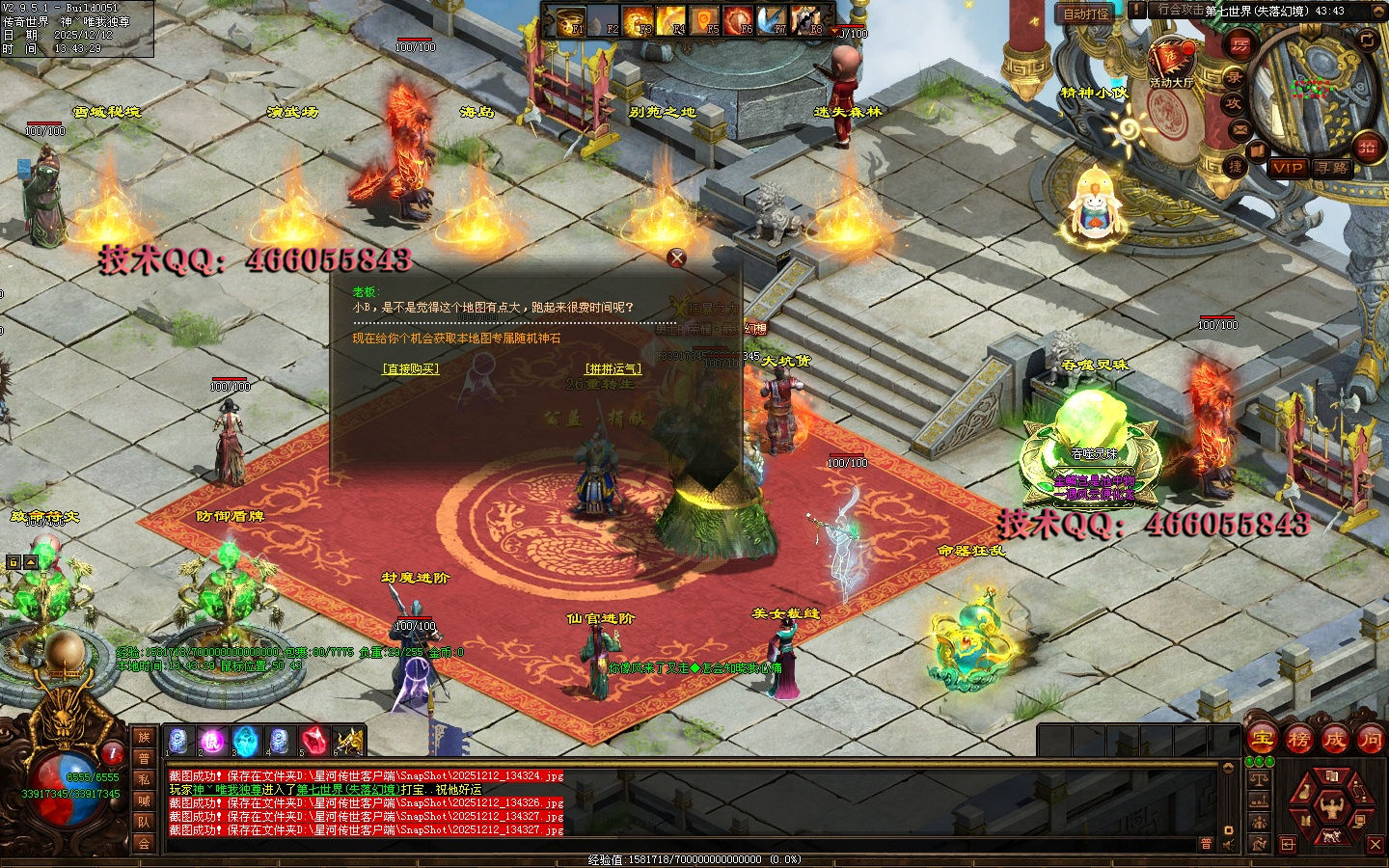Use the red crystal hotbar item

coord(313,741)
